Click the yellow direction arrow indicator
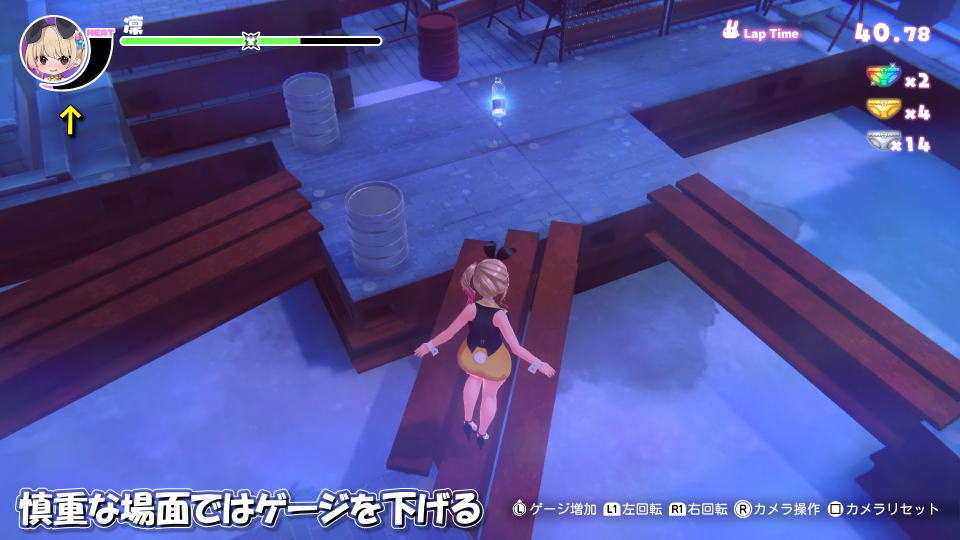The width and height of the screenshot is (960, 540). tap(70, 120)
